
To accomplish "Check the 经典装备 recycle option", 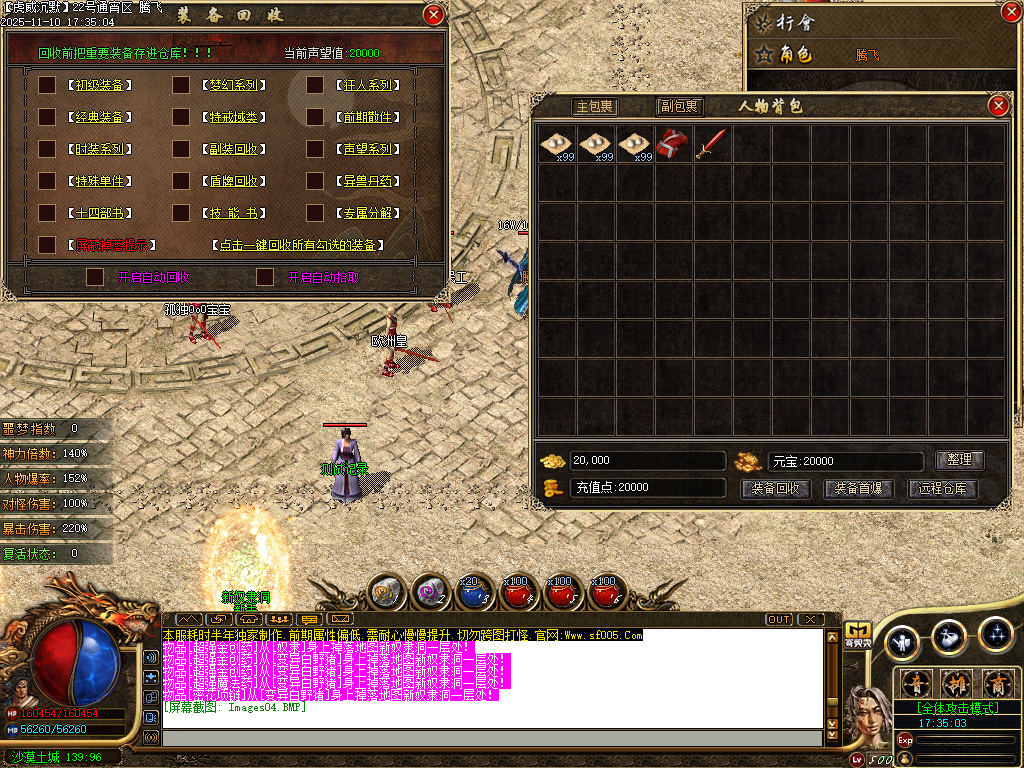I will click(x=47, y=117).
